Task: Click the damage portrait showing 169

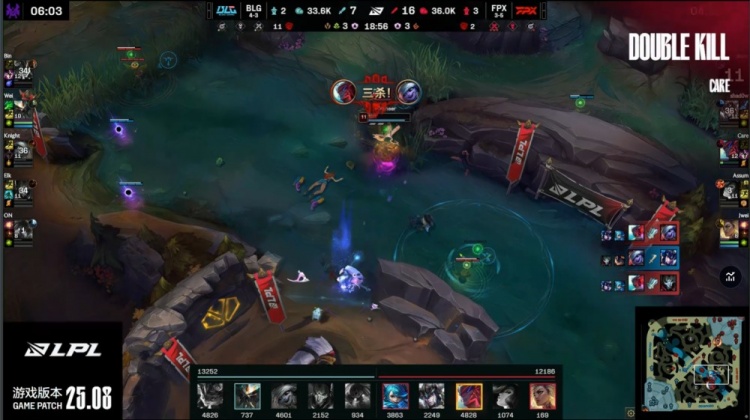Action: coord(543,396)
